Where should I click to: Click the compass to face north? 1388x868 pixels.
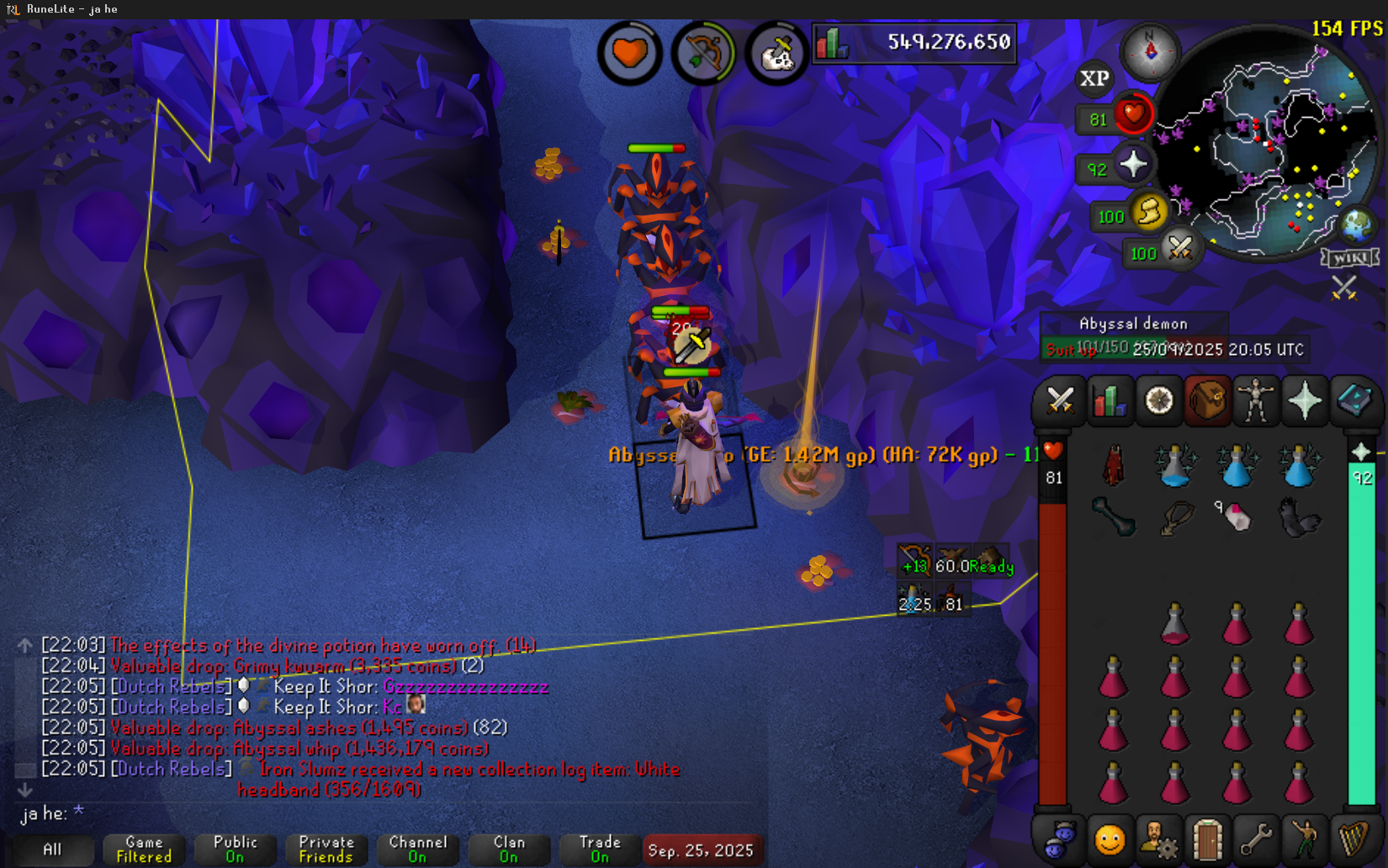[x=1150, y=51]
